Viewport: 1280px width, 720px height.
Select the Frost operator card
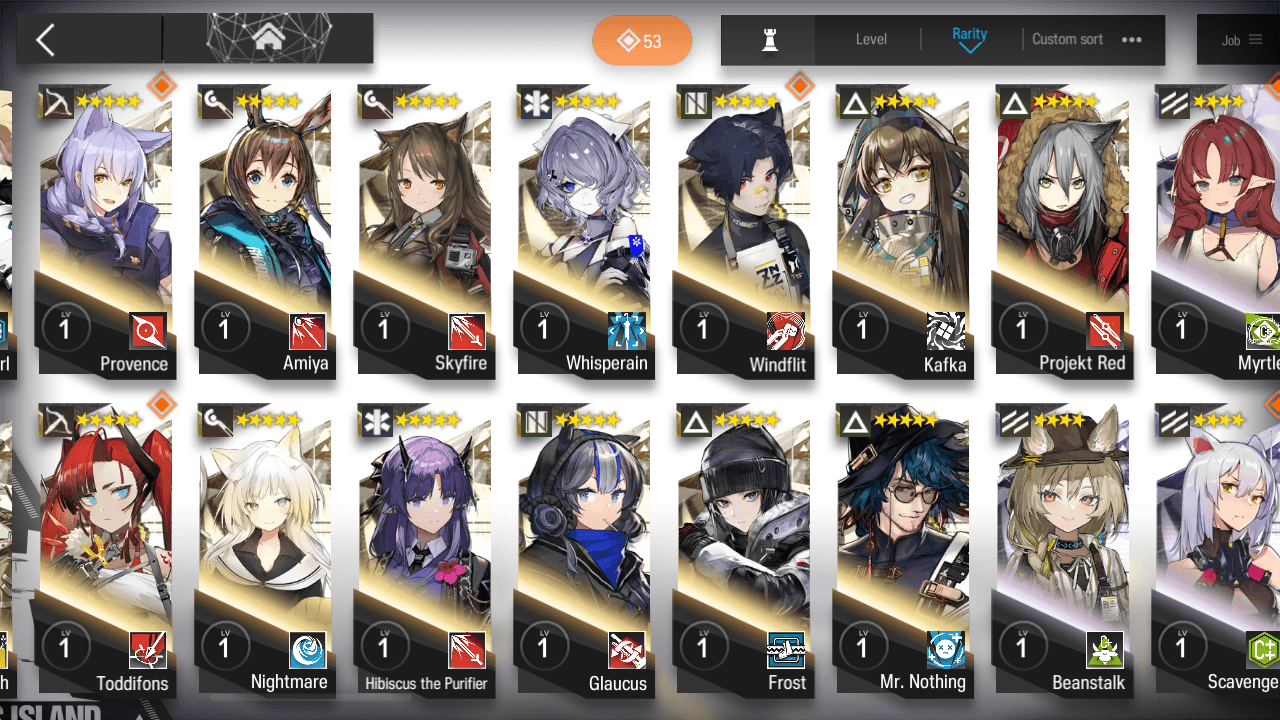tap(743, 550)
